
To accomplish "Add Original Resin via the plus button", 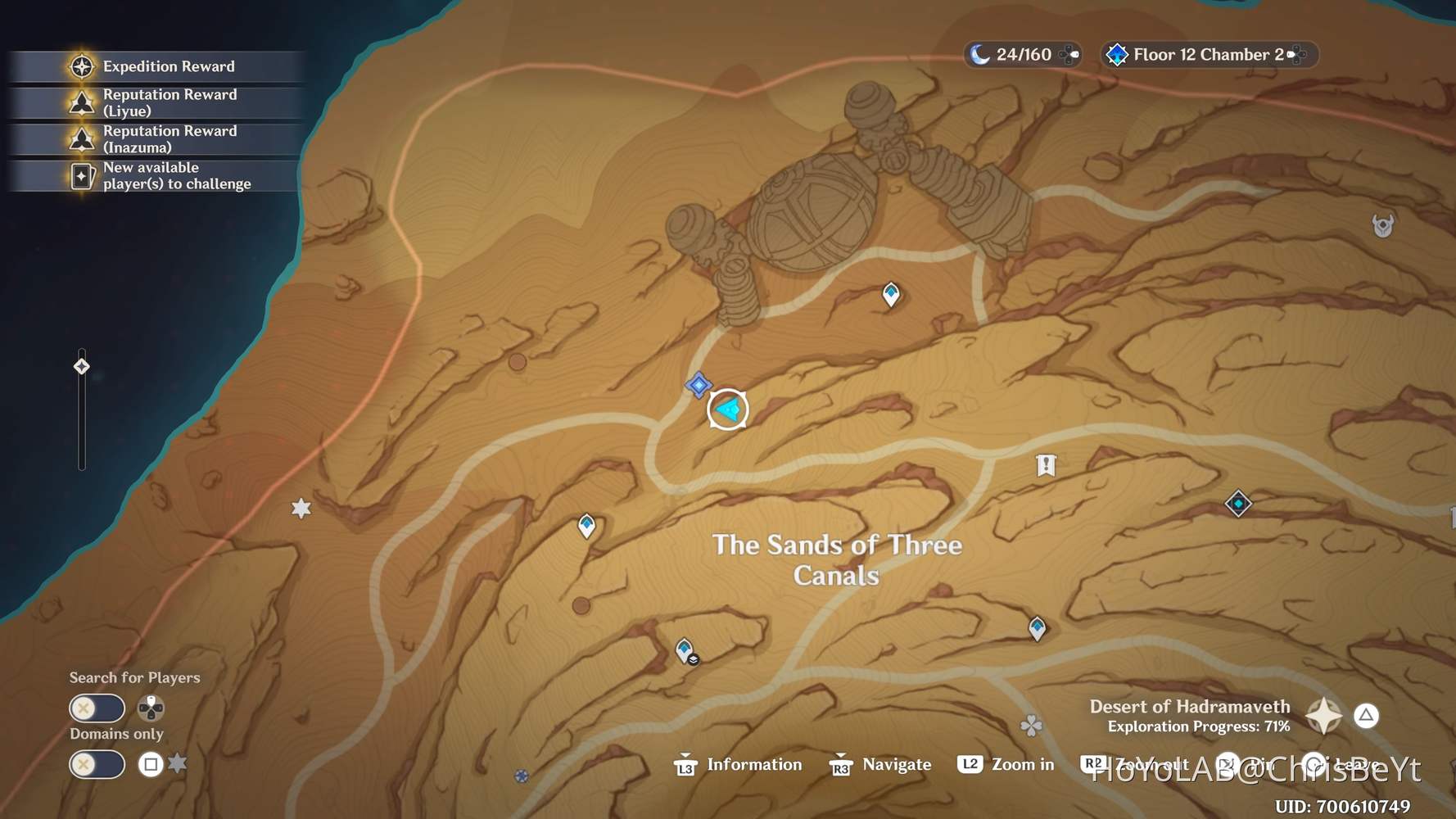I will tap(1069, 55).
